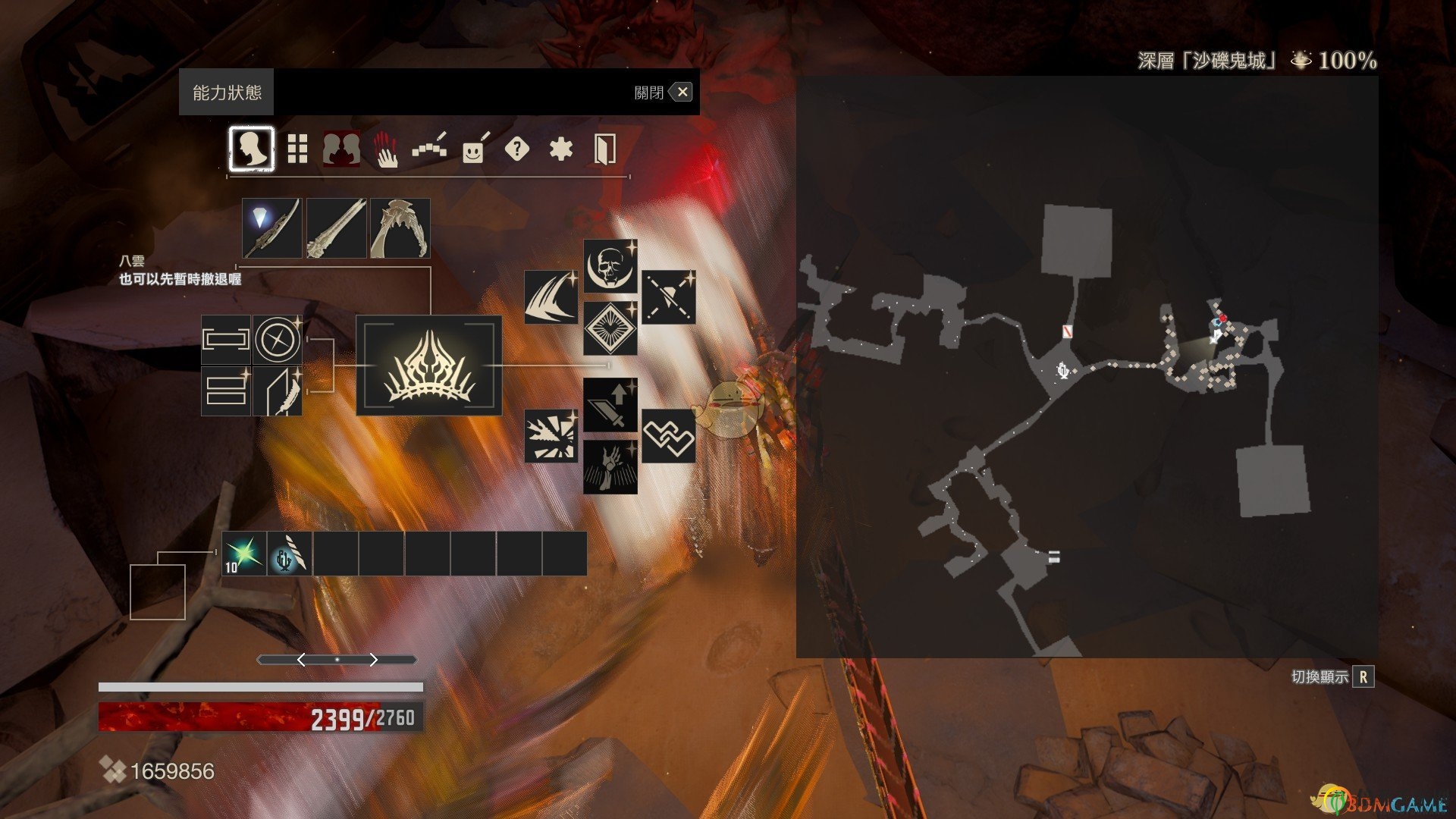
Task: Click the area map panel
Action: 1087,366
